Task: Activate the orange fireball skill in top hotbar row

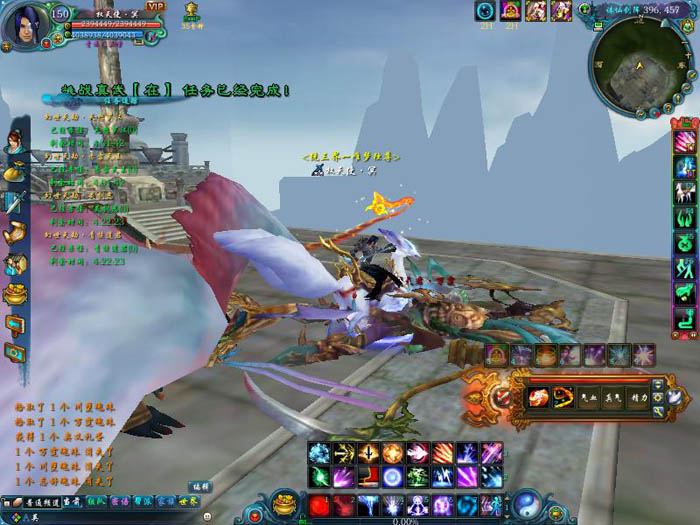Action: pyautogui.click(x=393, y=452)
